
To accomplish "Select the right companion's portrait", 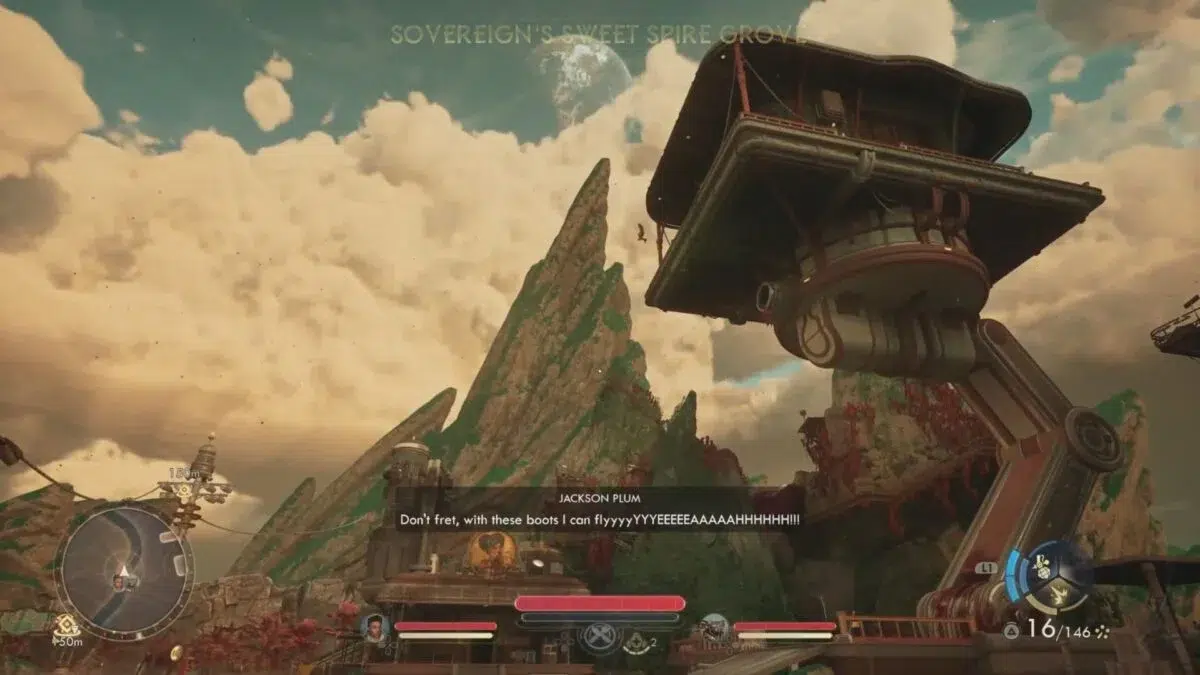I will [714, 627].
